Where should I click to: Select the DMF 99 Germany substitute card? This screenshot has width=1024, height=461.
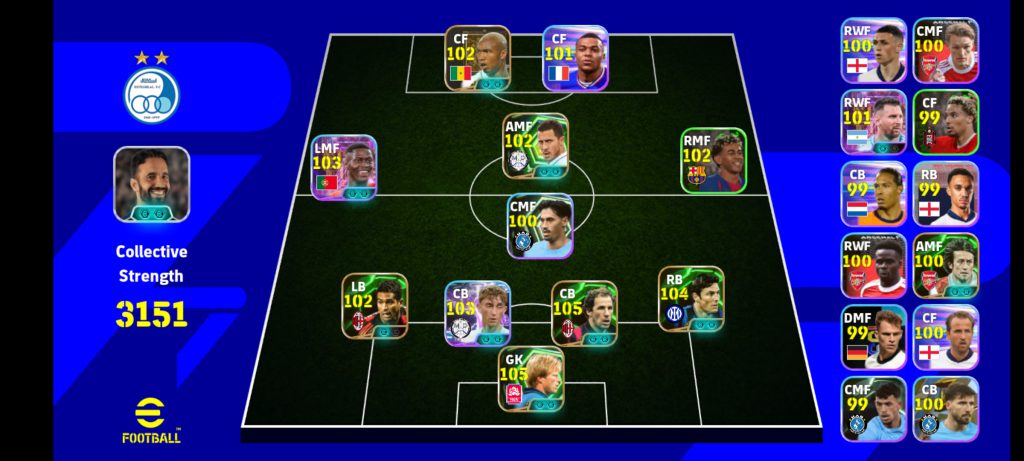tap(873, 337)
